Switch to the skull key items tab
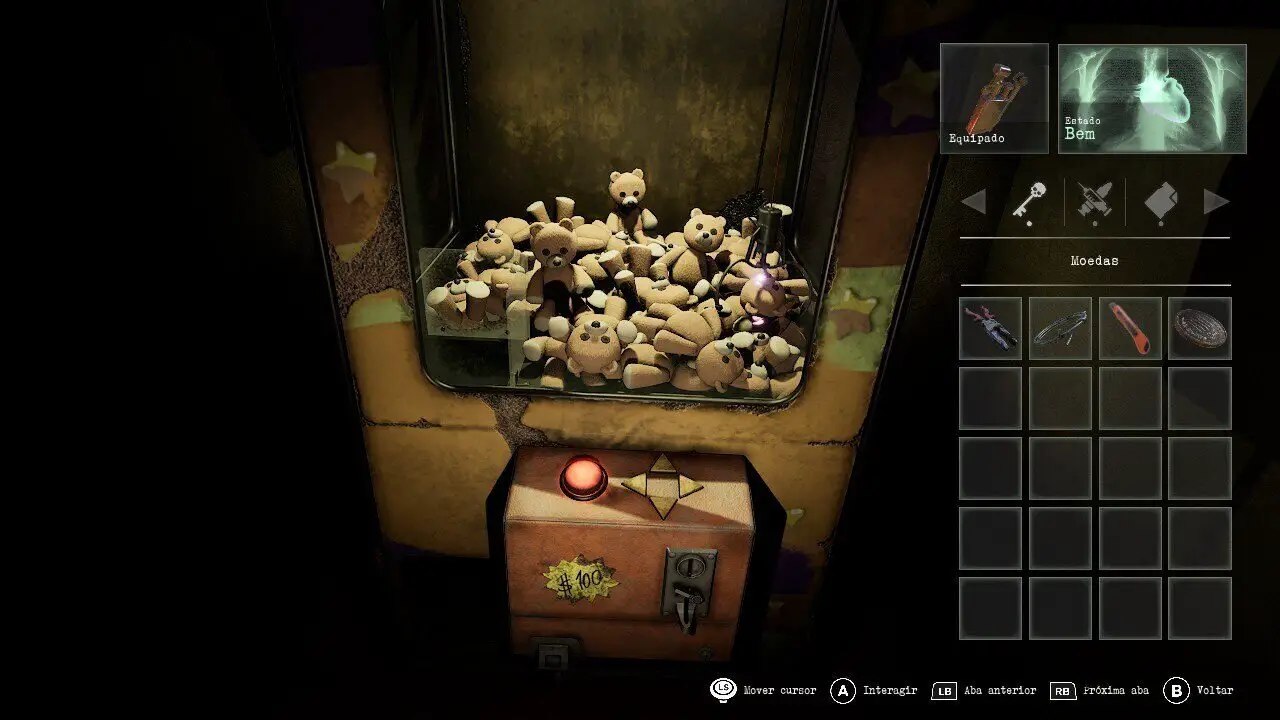The height and width of the screenshot is (720, 1280). coord(1029,202)
